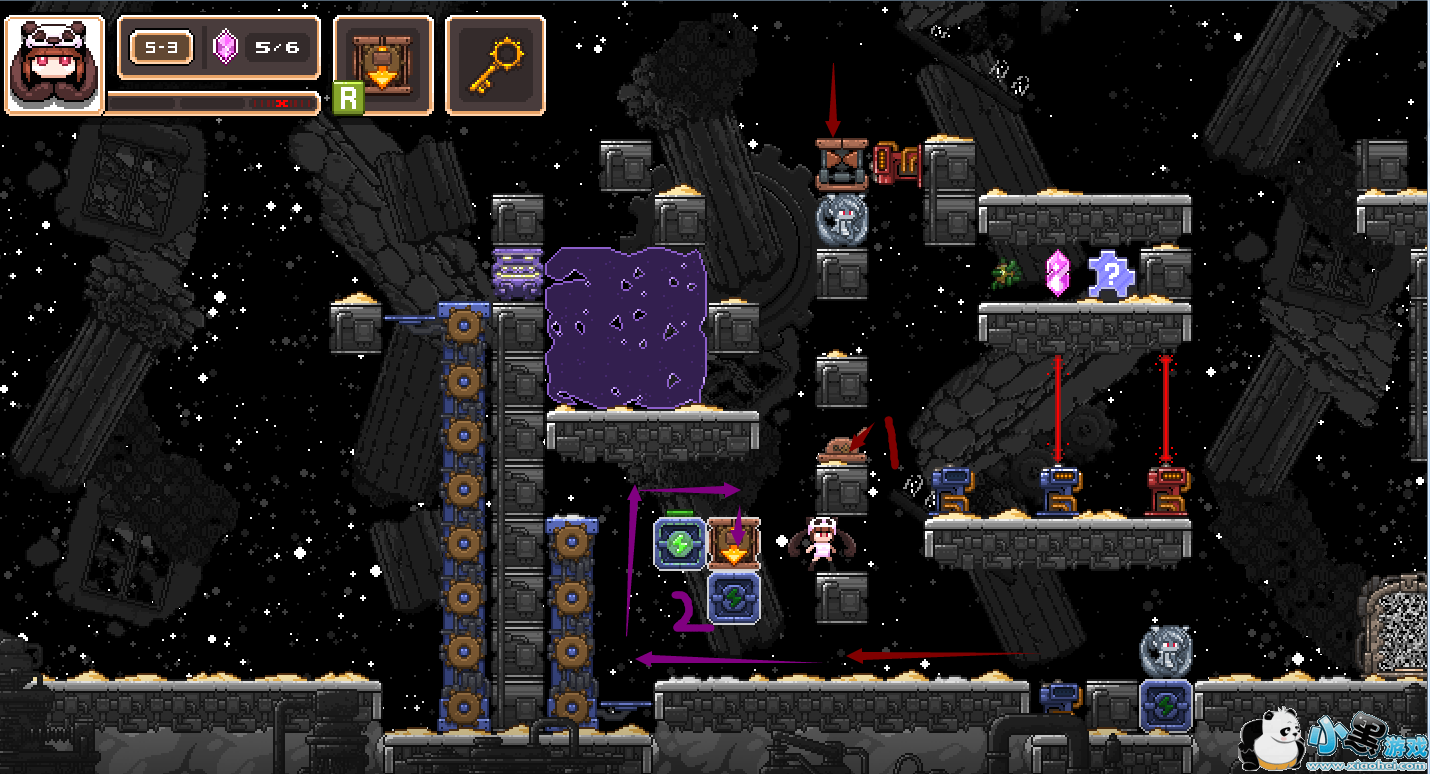The image size is (1430, 774).
Task: Select the golden key slot
Action: 495,64
